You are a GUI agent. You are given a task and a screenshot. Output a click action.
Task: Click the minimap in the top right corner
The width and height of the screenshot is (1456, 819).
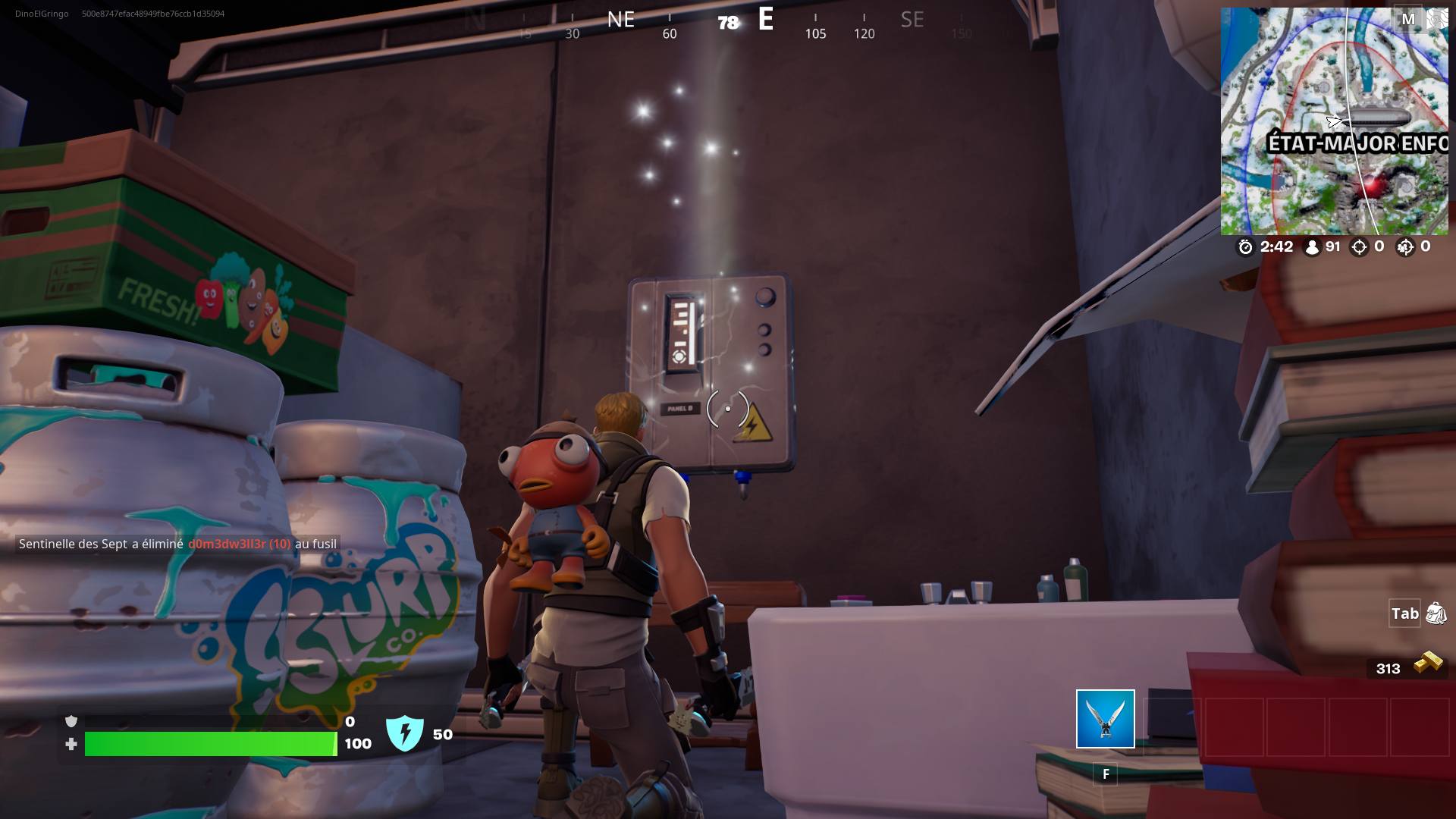click(x=1335, y=121)
